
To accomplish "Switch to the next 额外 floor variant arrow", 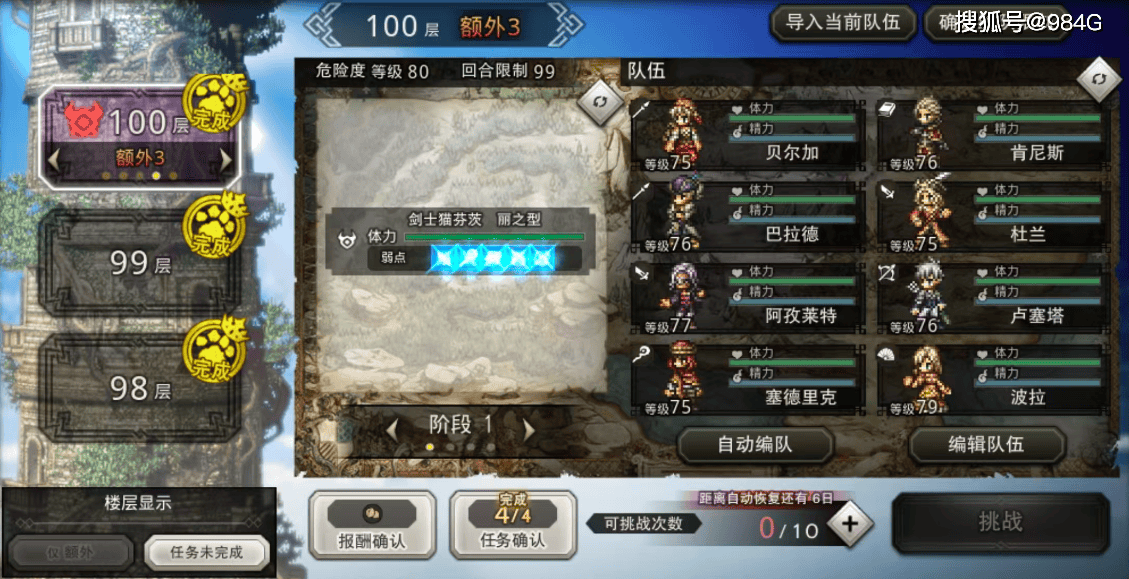I will coord(226,159).
